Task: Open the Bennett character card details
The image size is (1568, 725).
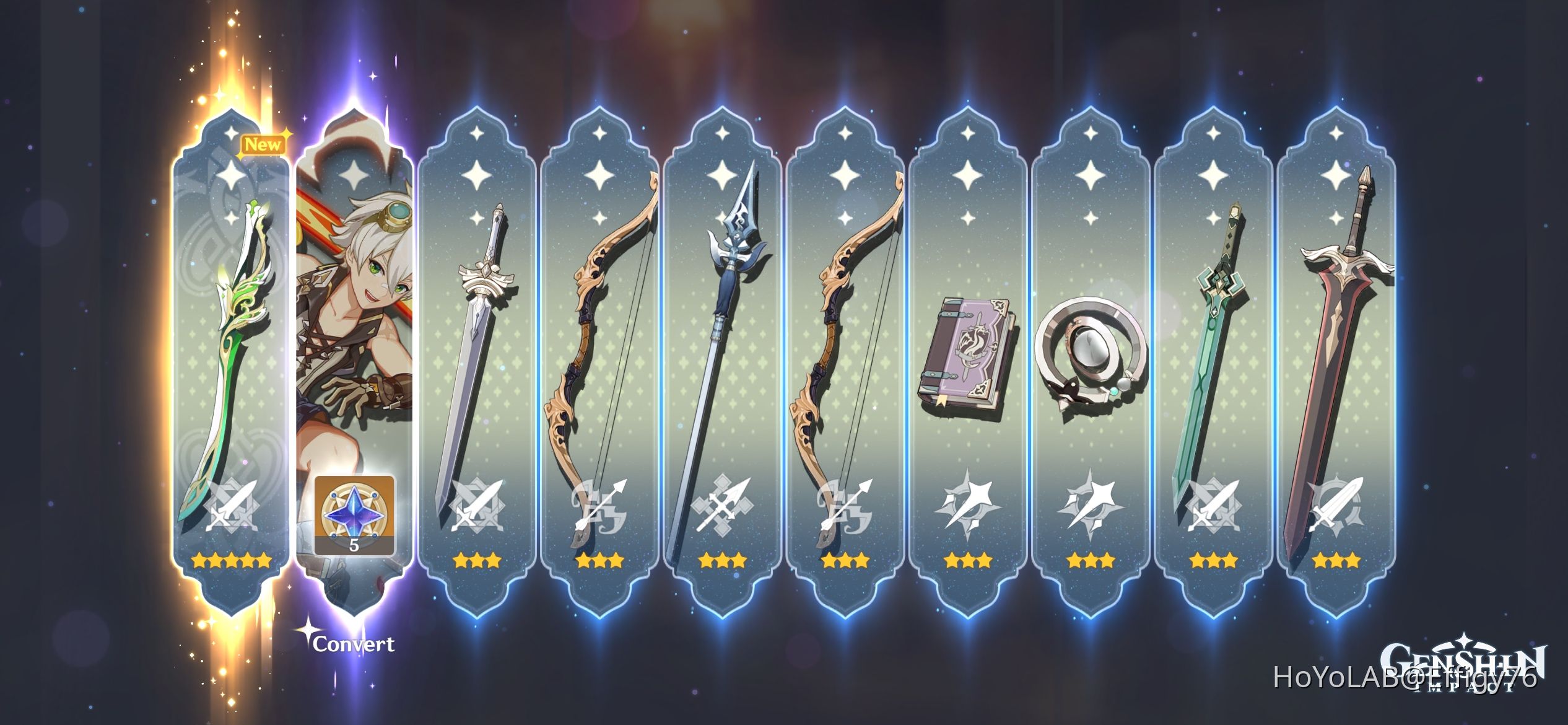Action: 354,347
